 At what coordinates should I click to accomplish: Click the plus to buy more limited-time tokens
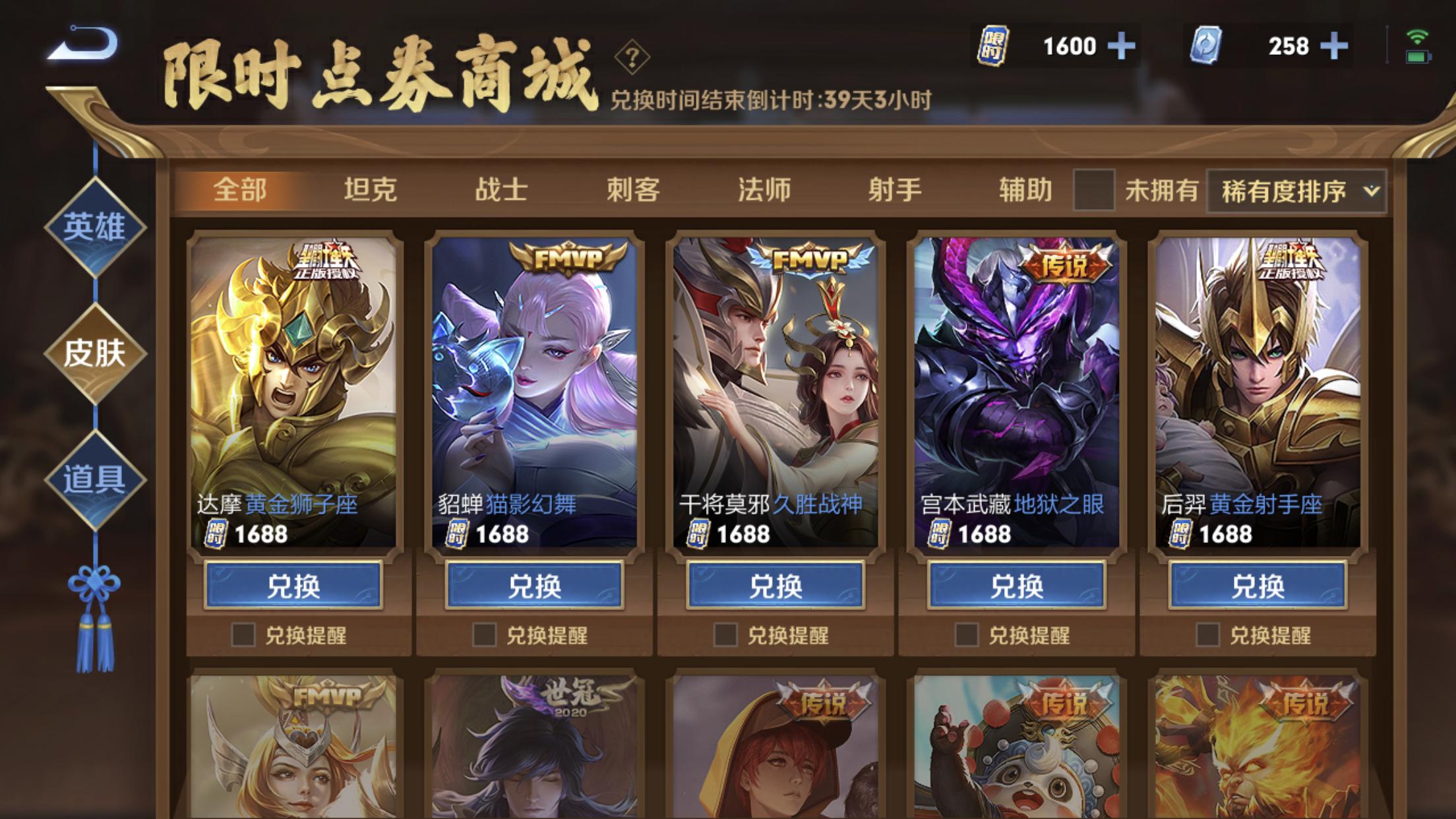coord(1123,45)
